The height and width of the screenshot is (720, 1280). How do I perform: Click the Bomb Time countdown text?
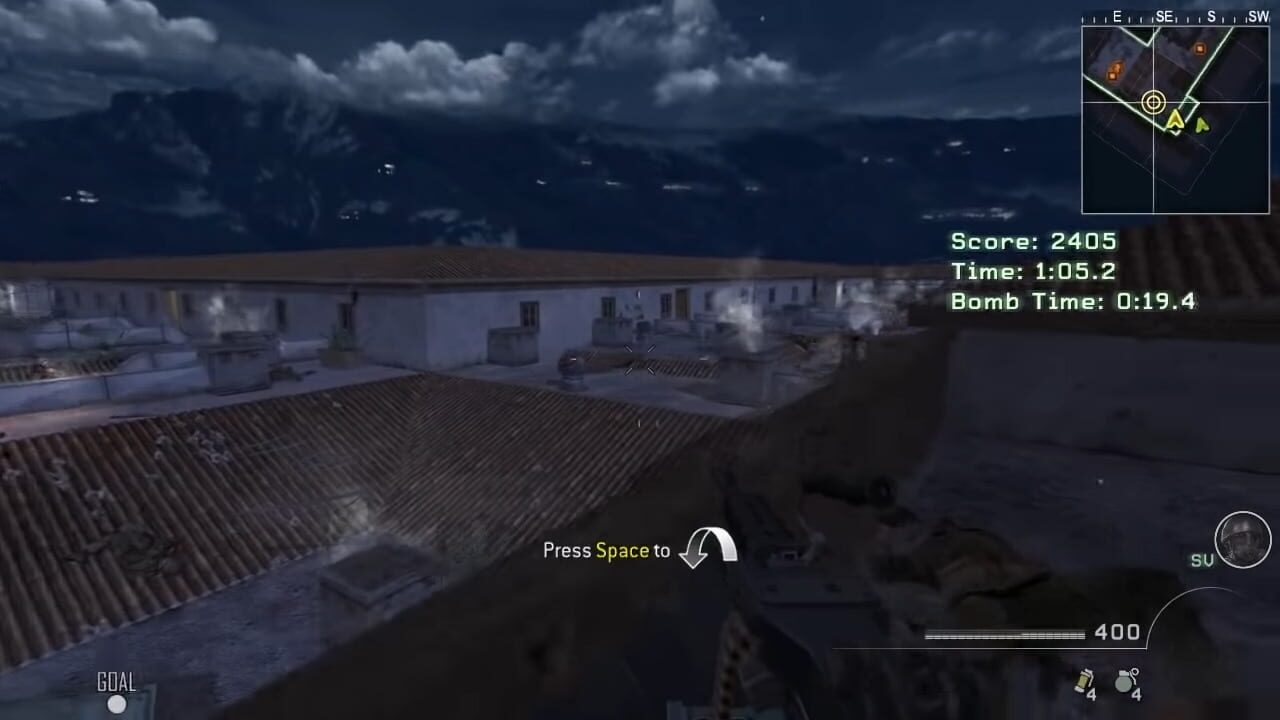(1075, 301)
